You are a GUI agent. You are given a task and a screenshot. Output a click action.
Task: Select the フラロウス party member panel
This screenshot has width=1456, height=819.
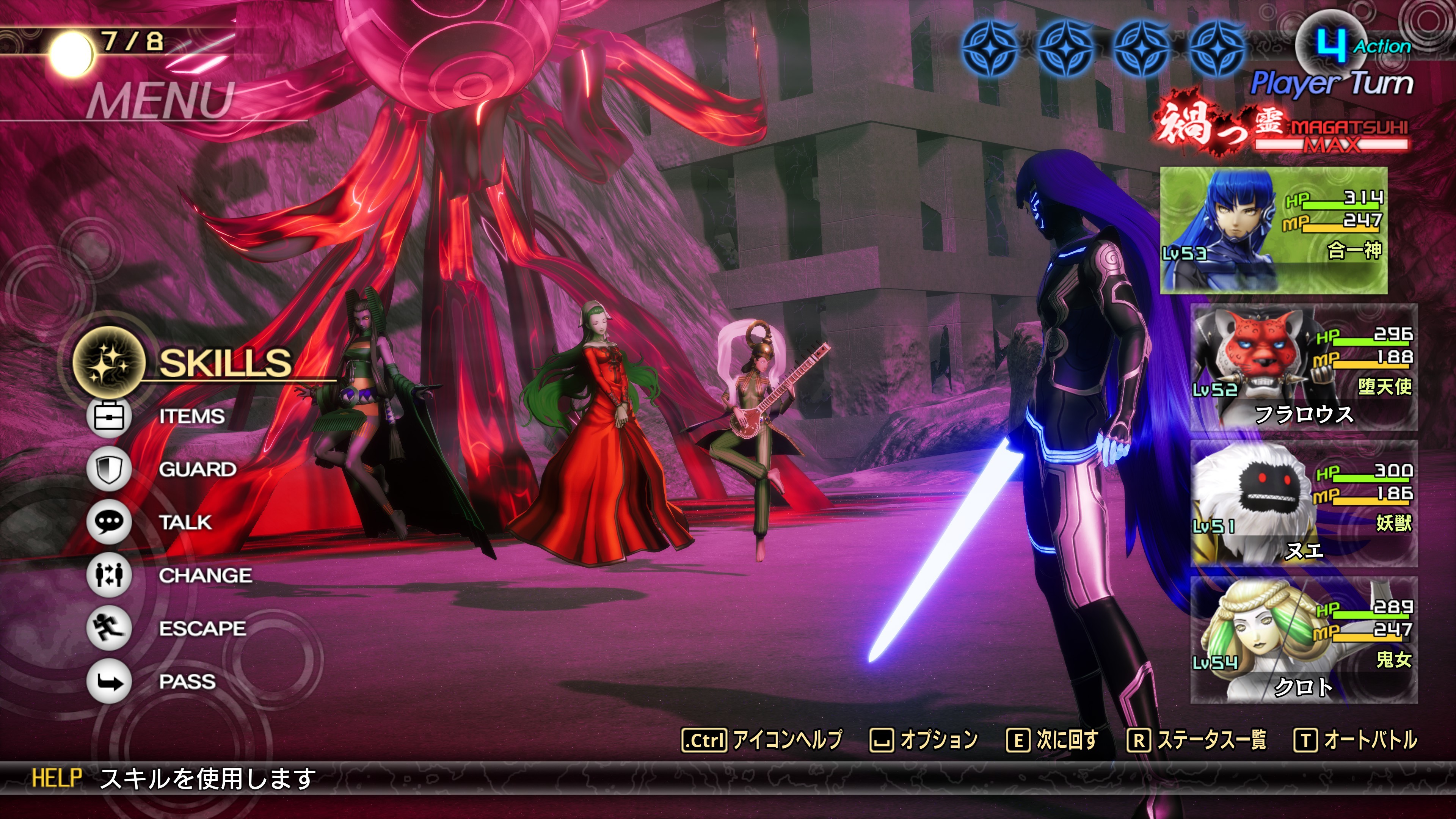coord(1304,367)
